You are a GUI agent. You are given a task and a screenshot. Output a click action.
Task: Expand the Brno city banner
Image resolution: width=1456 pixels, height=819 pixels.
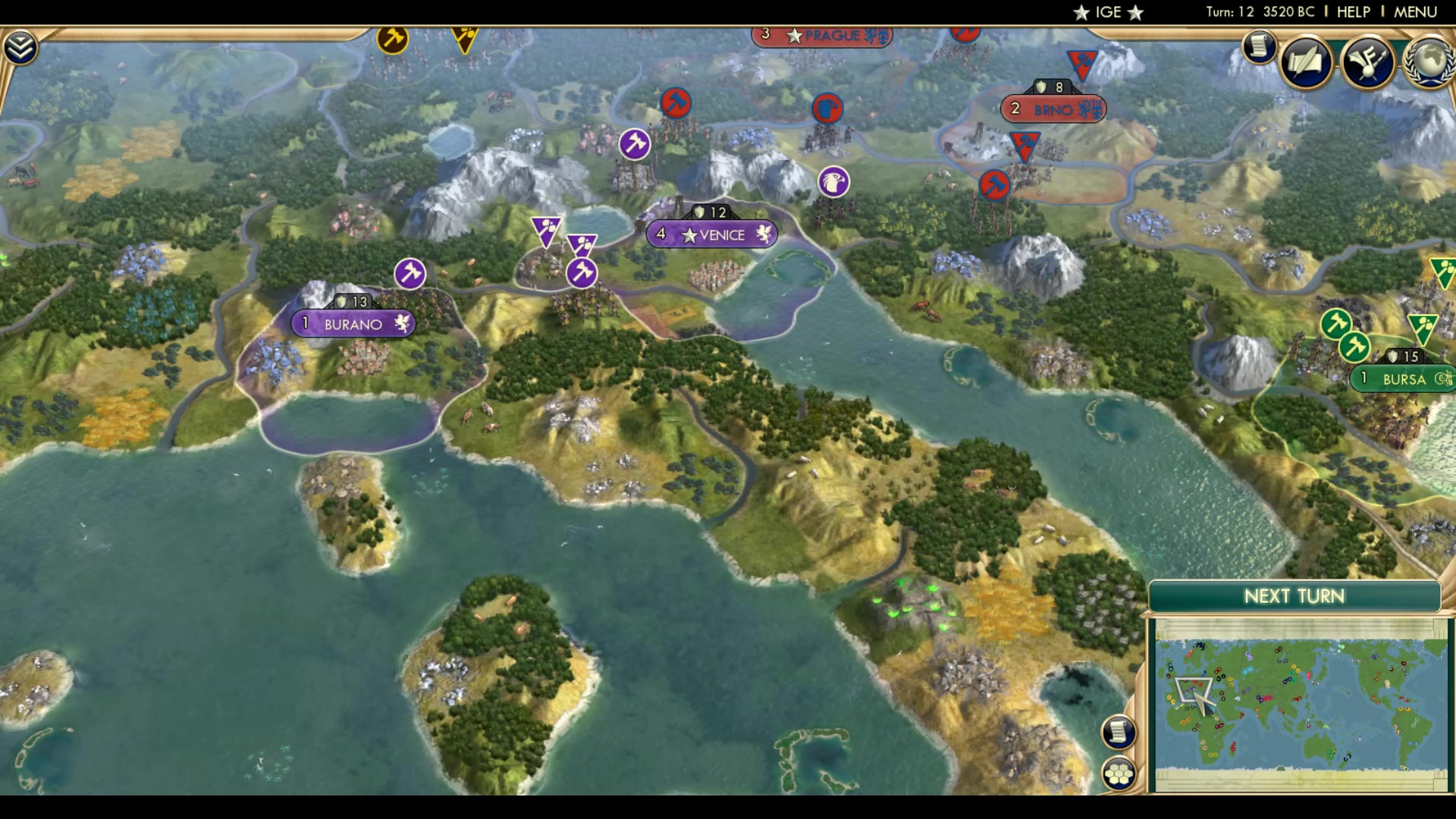pos(1054,108)
